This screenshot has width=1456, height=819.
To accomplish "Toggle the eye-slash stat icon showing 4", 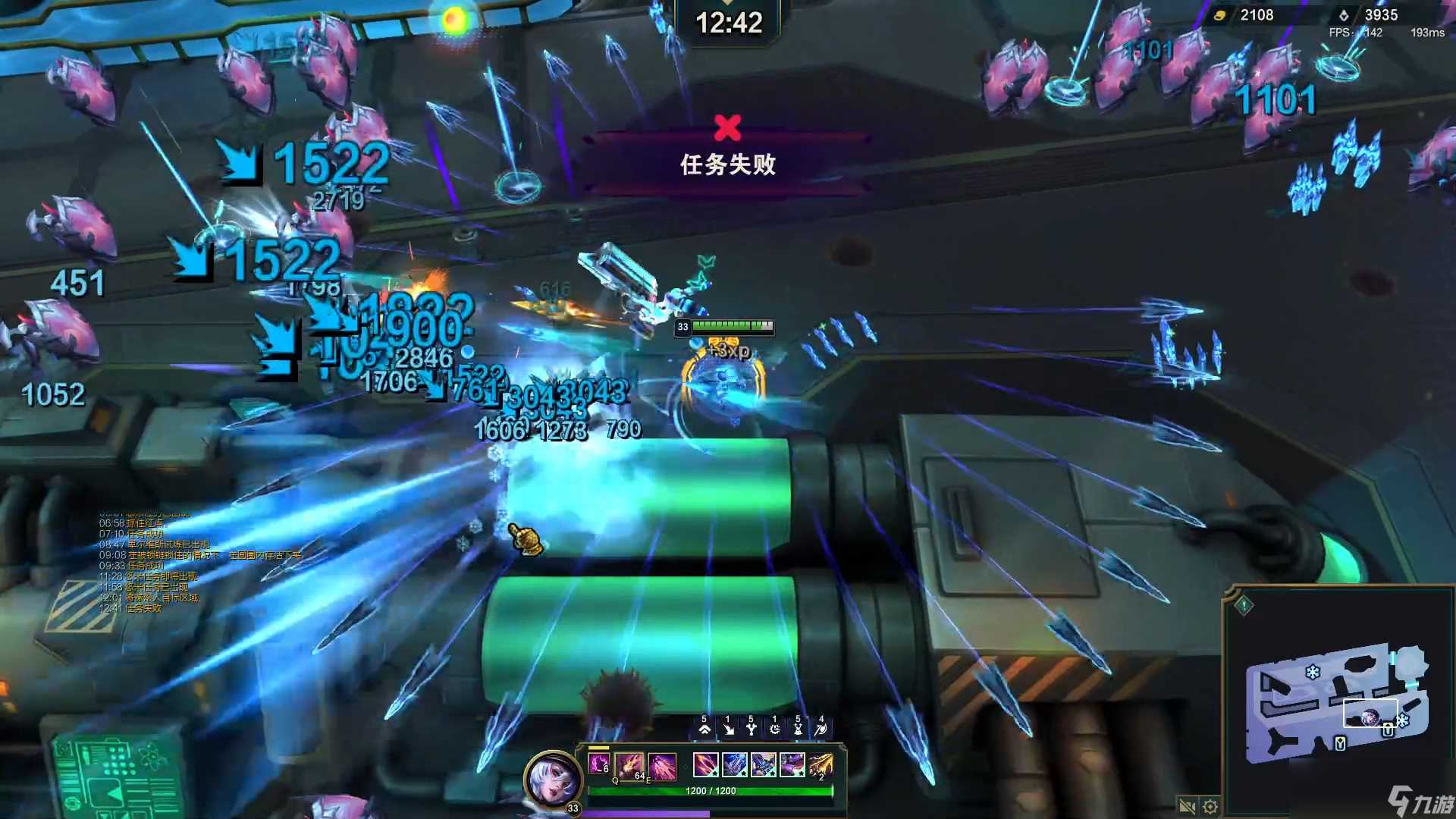I will (x=822, y=730).
